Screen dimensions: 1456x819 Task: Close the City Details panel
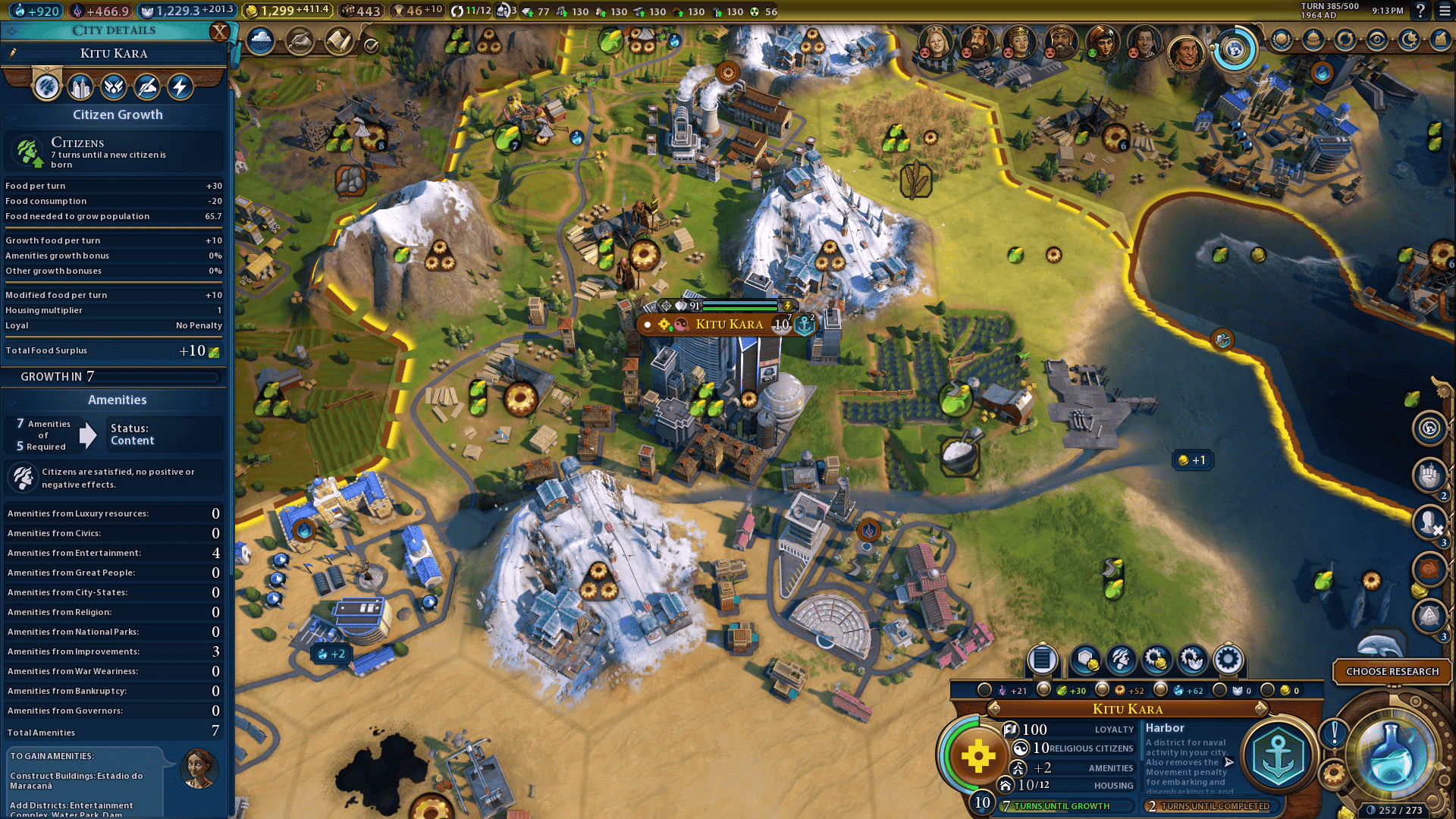click(x=219, y=32)
